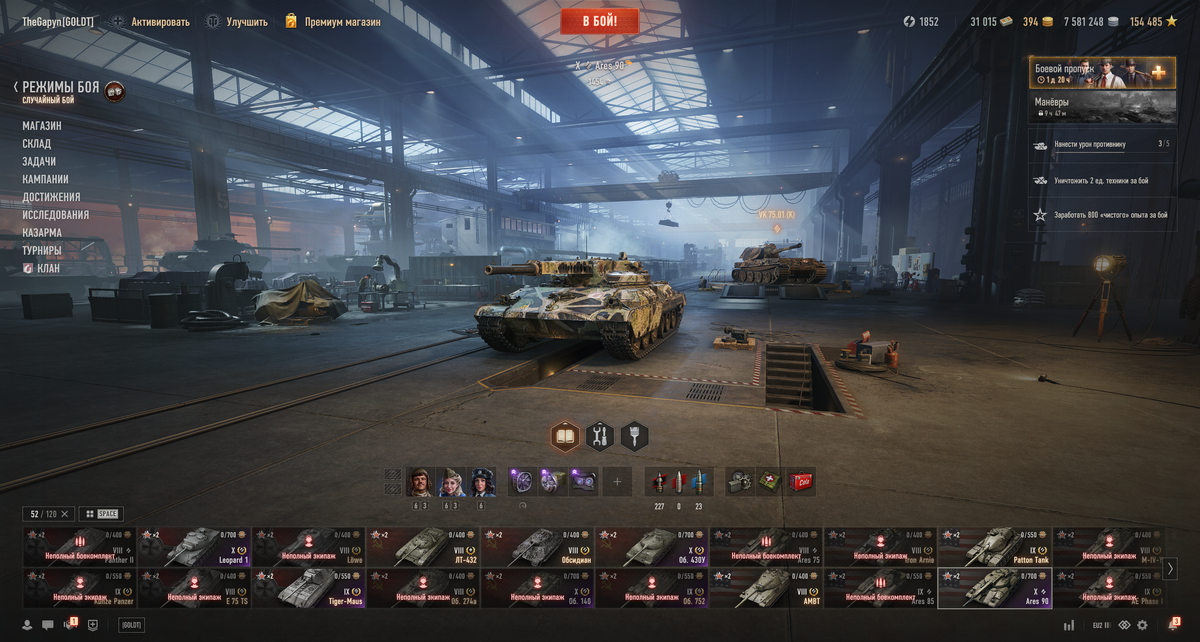Open the Магазин menu entry
Screen dimensions: 1200x642
[x=42, y=126]
